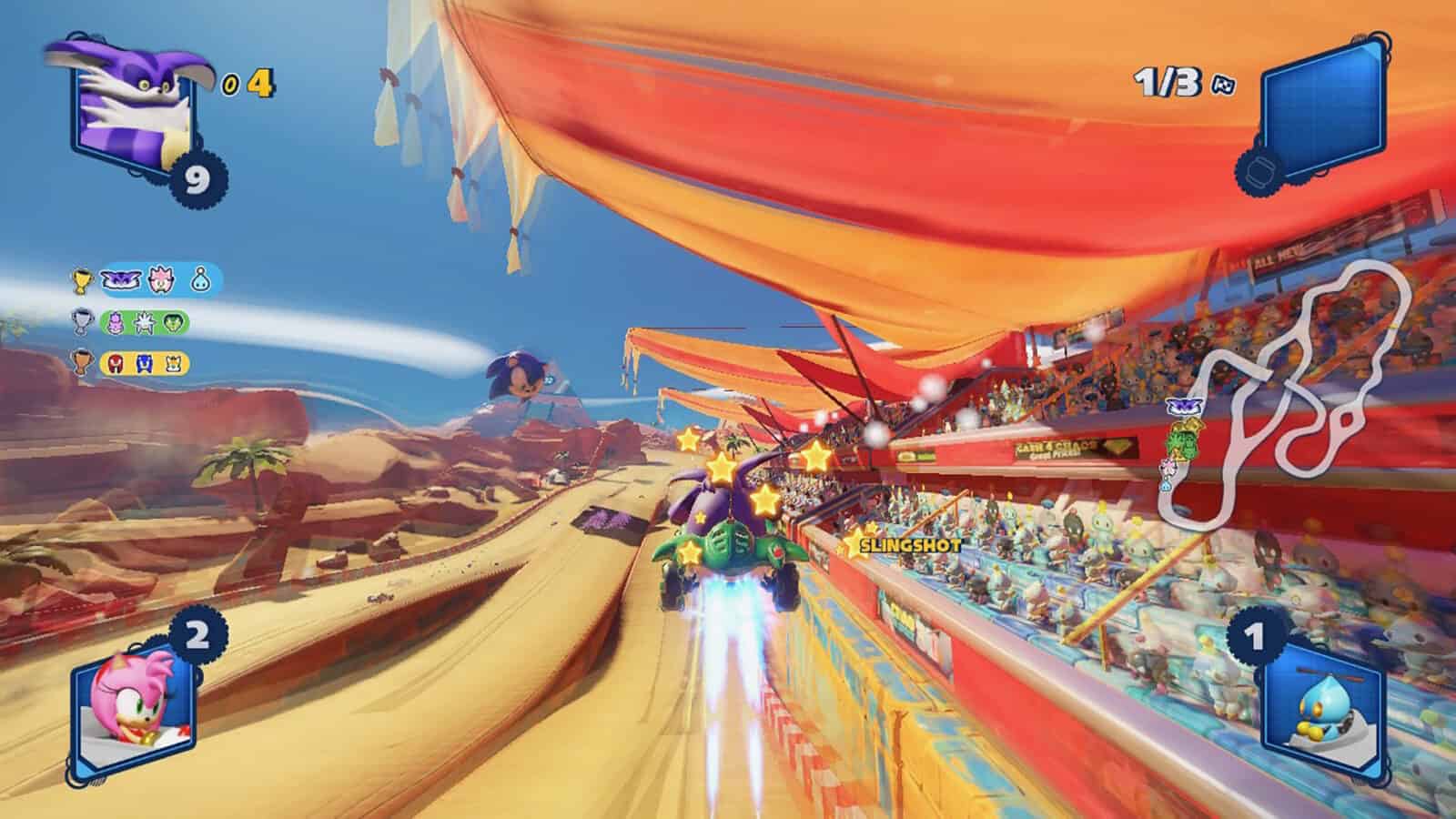Click the gold trophy next to the blue team
Screen dimensions: 1456x819
[82, 282]
